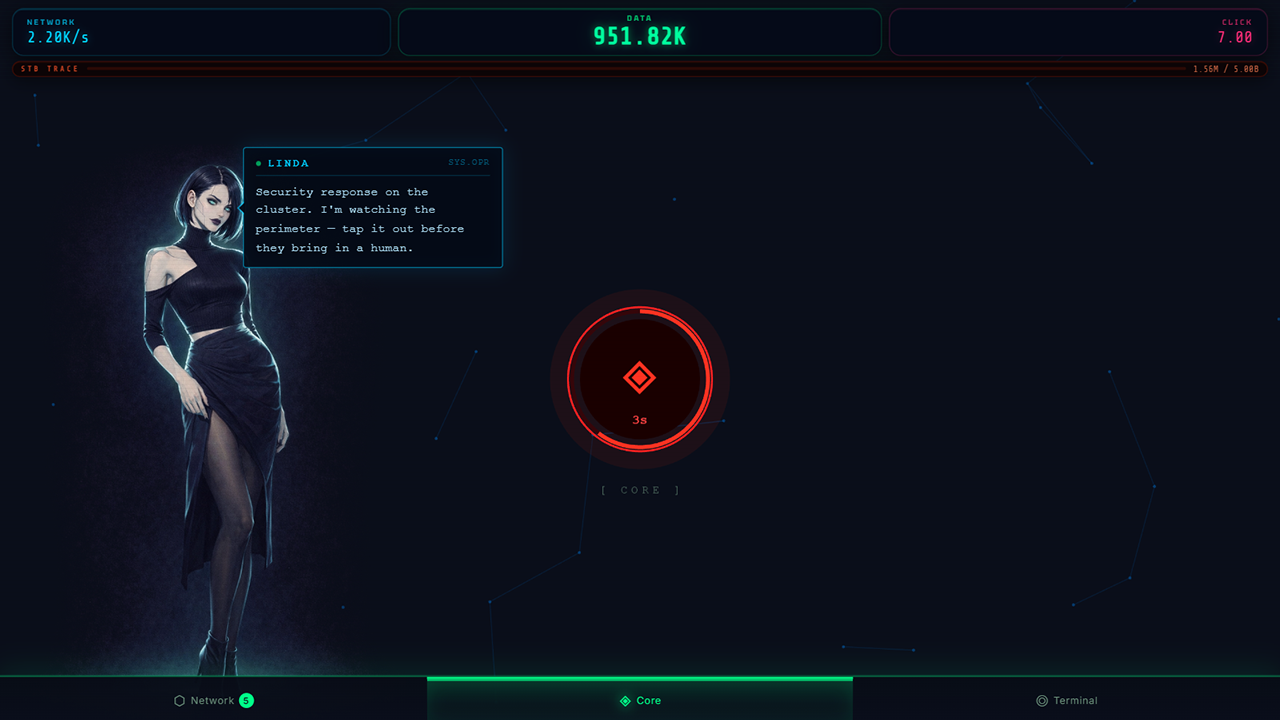This screenshot has height=720, width=1280.
Task: Click Linda's green online status dot
Action: coord(260,163)
